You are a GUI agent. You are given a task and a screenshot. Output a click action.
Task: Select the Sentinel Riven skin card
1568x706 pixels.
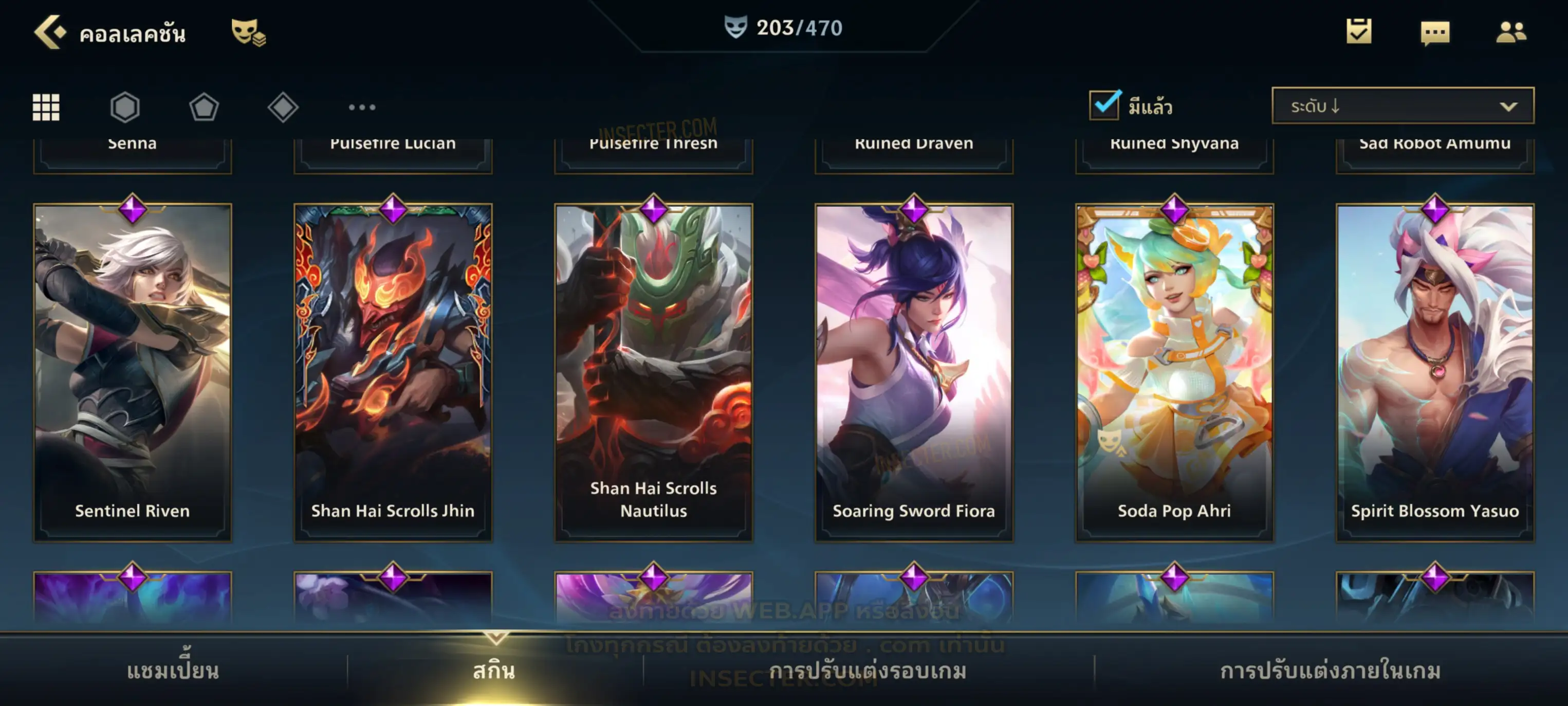[133, 372]
